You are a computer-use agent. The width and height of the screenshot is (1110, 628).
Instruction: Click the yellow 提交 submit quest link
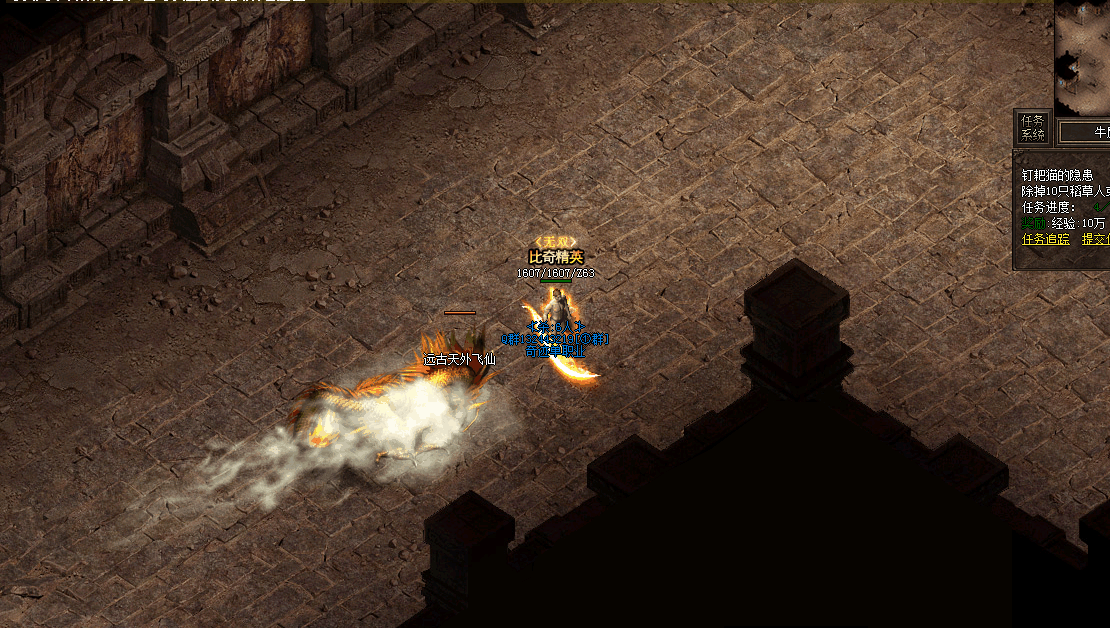point(1095,239)
